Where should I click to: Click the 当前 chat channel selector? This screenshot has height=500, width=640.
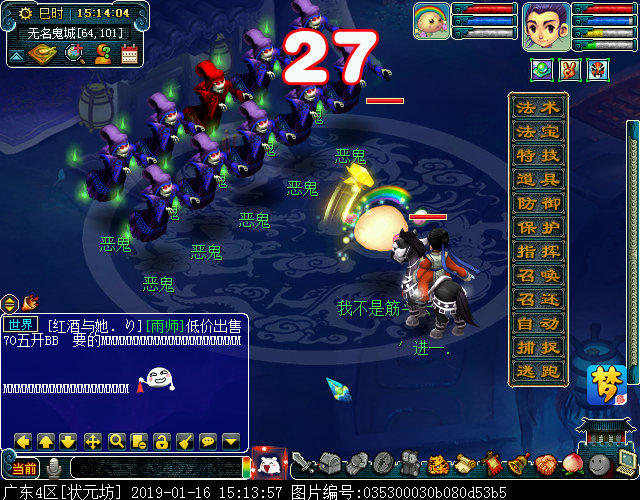[x=24, y=468]
